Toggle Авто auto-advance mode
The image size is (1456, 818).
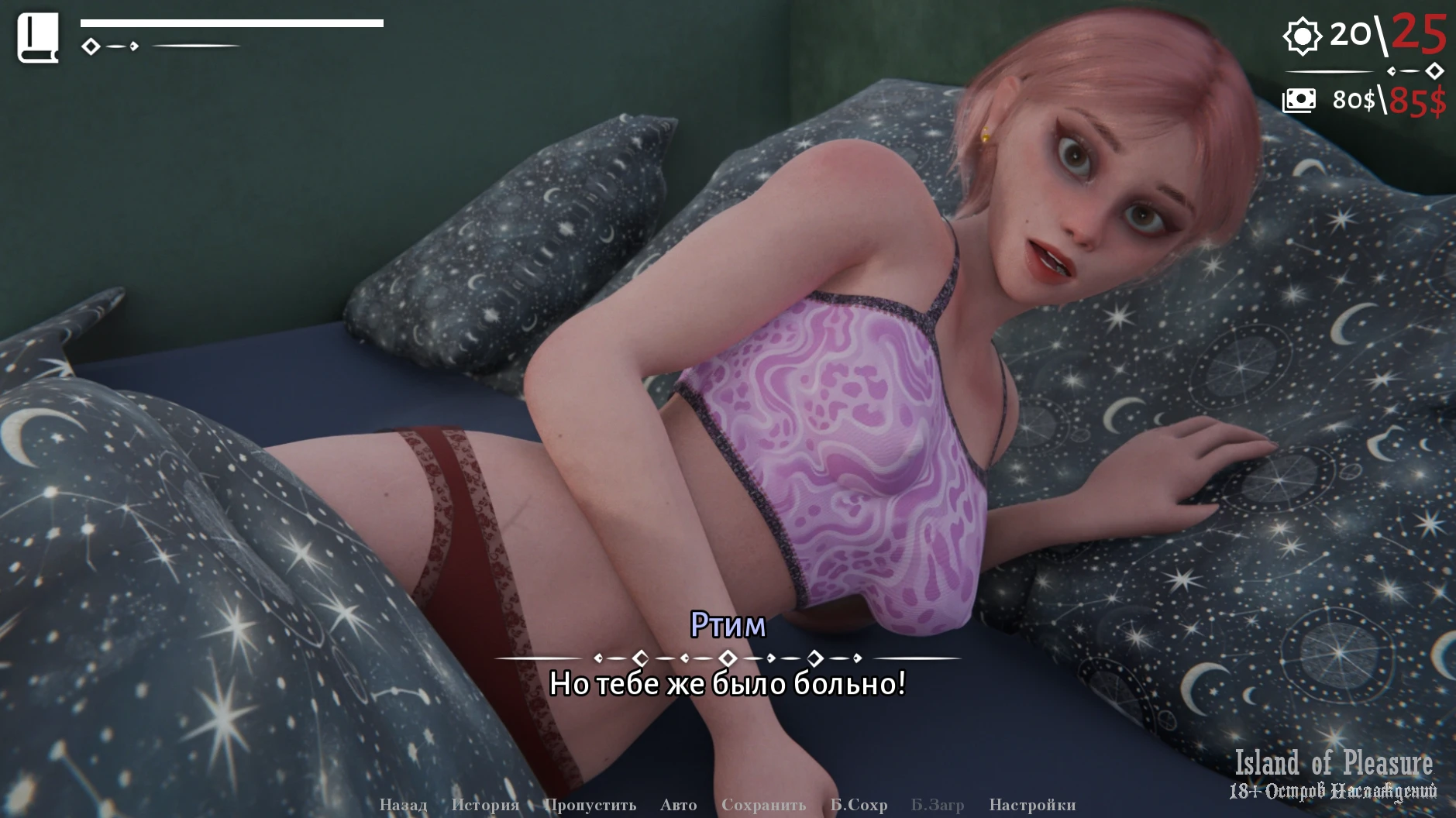pyautogui.click(x=678, y=805)
